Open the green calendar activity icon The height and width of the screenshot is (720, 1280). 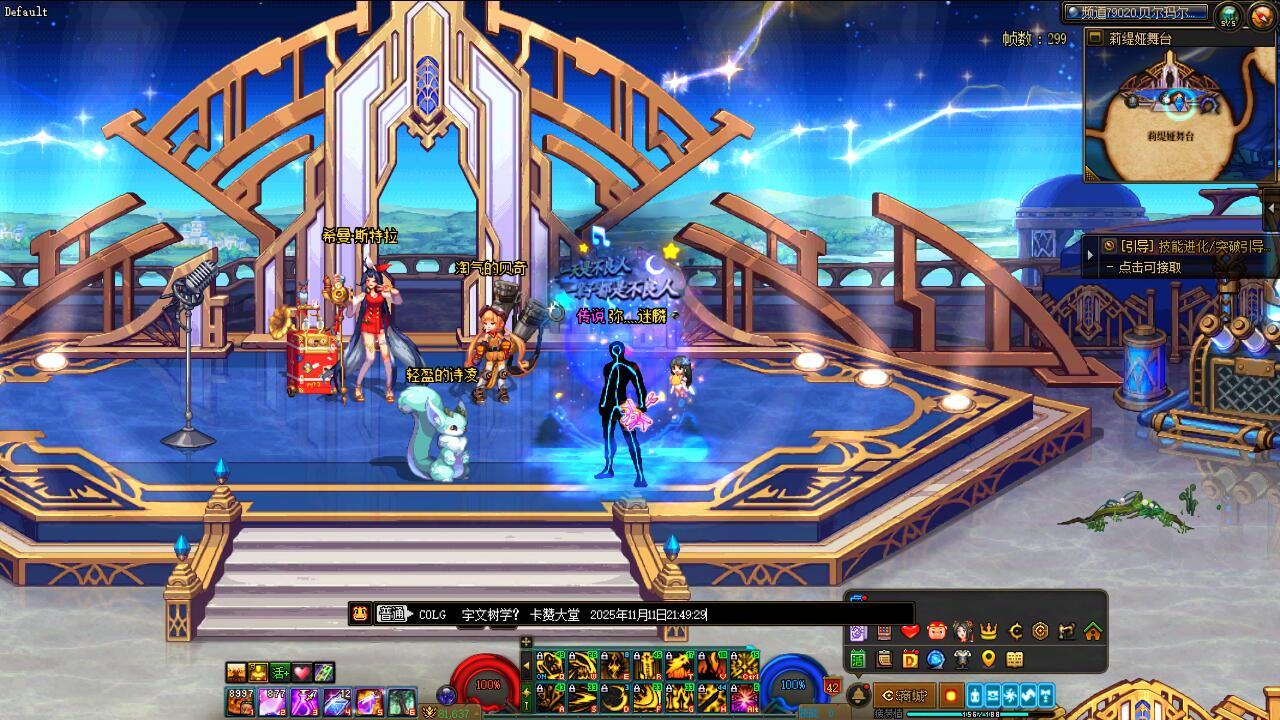point(858,659)
